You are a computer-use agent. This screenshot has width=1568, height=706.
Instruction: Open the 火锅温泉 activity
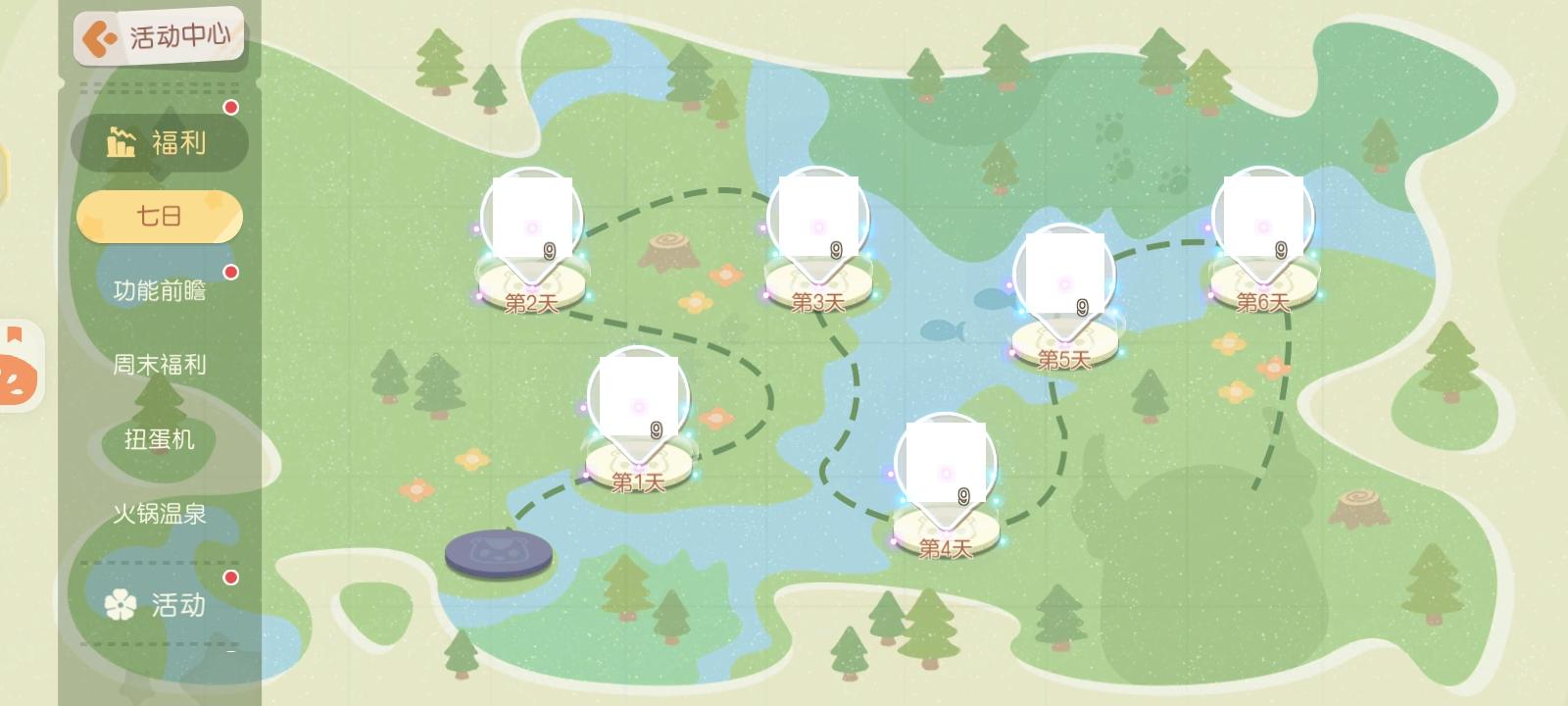coord(162,514)
